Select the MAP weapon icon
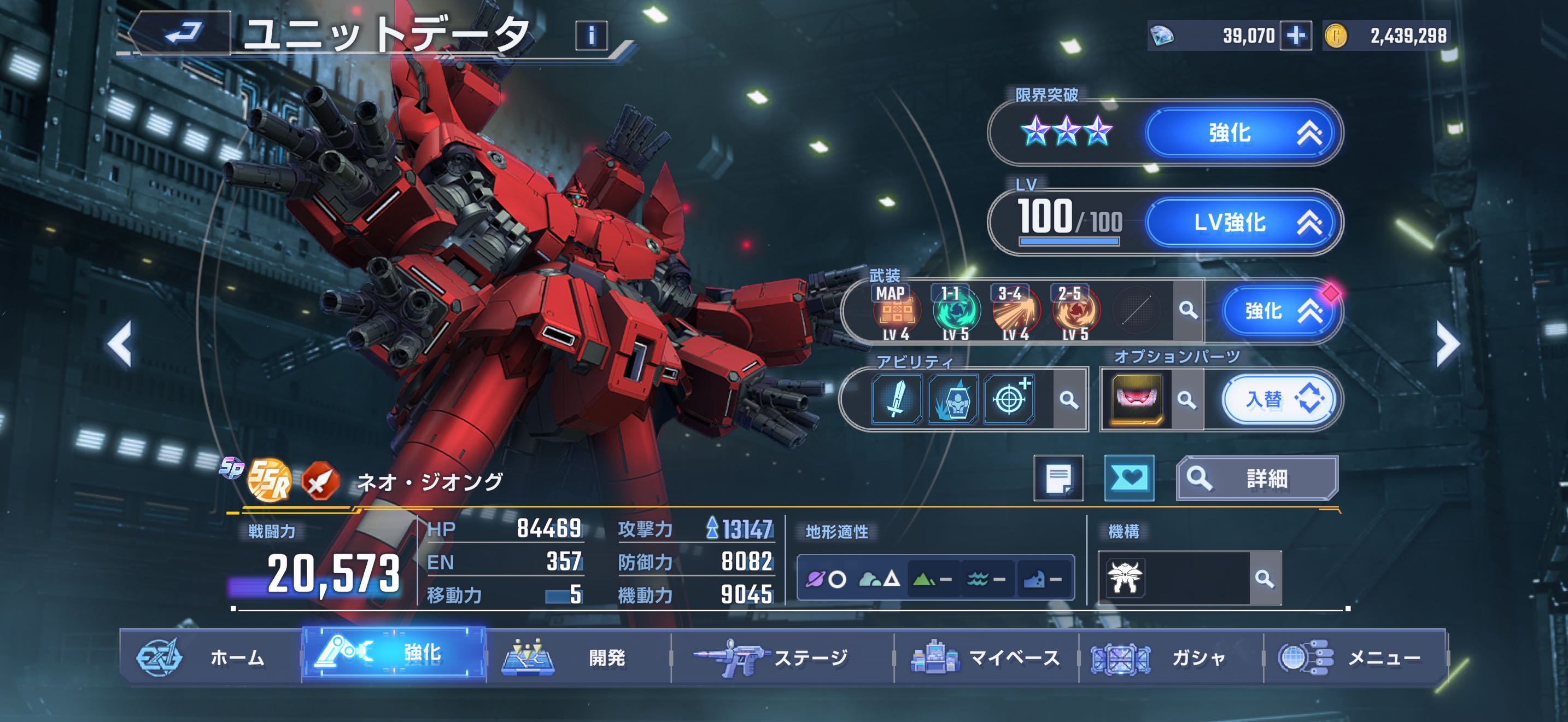The image size is (1568, 722). tap(896, 312)
